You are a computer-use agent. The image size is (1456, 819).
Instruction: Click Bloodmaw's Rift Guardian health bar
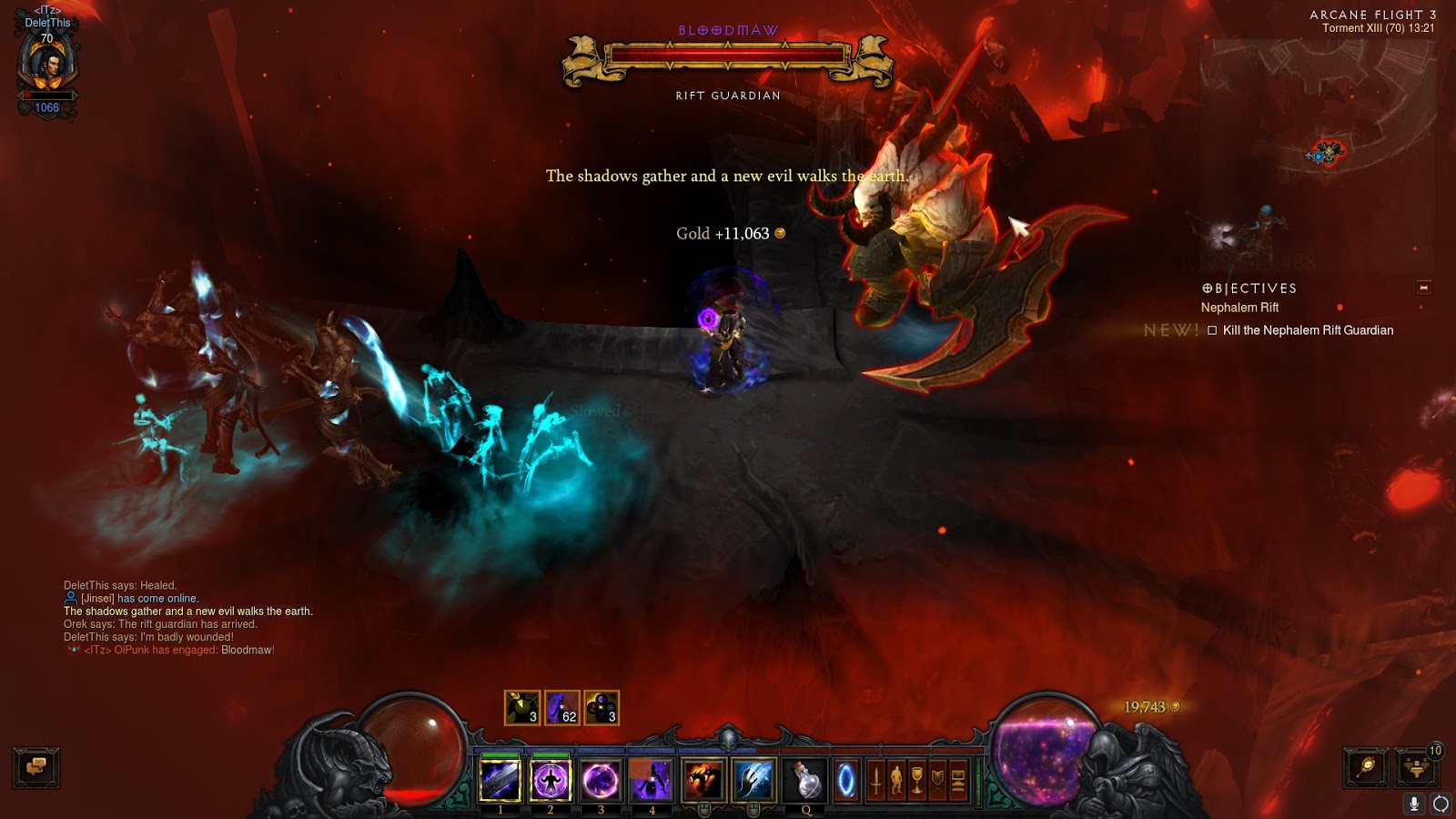726,55
